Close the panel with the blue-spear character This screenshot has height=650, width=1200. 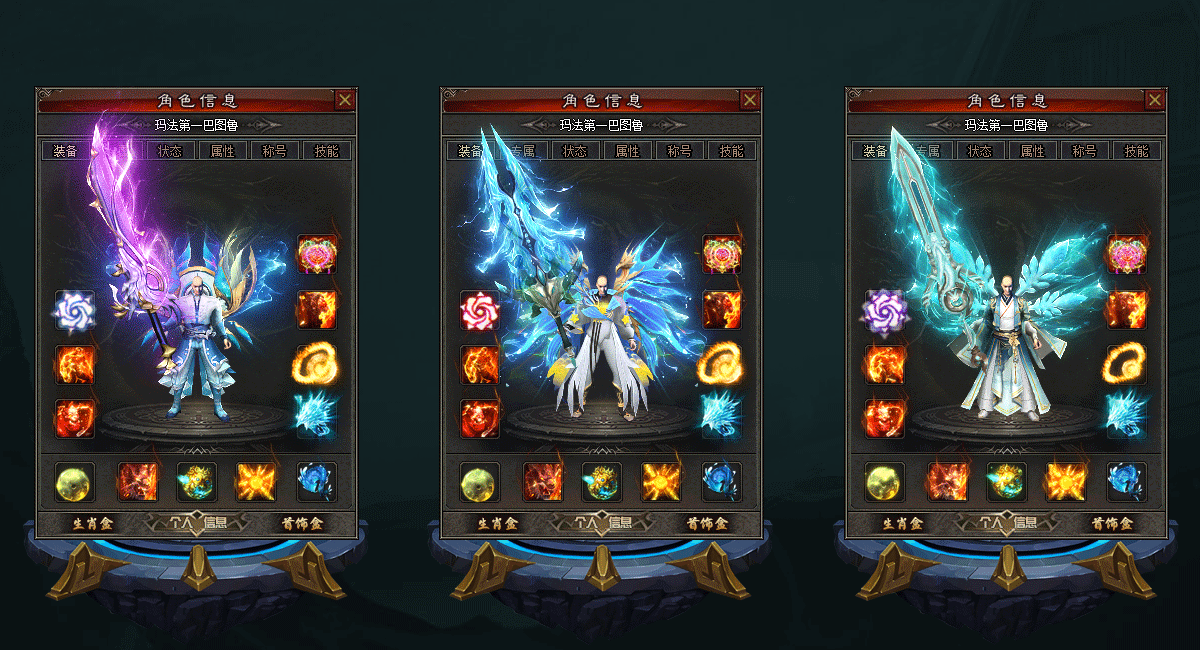(750, 100)
